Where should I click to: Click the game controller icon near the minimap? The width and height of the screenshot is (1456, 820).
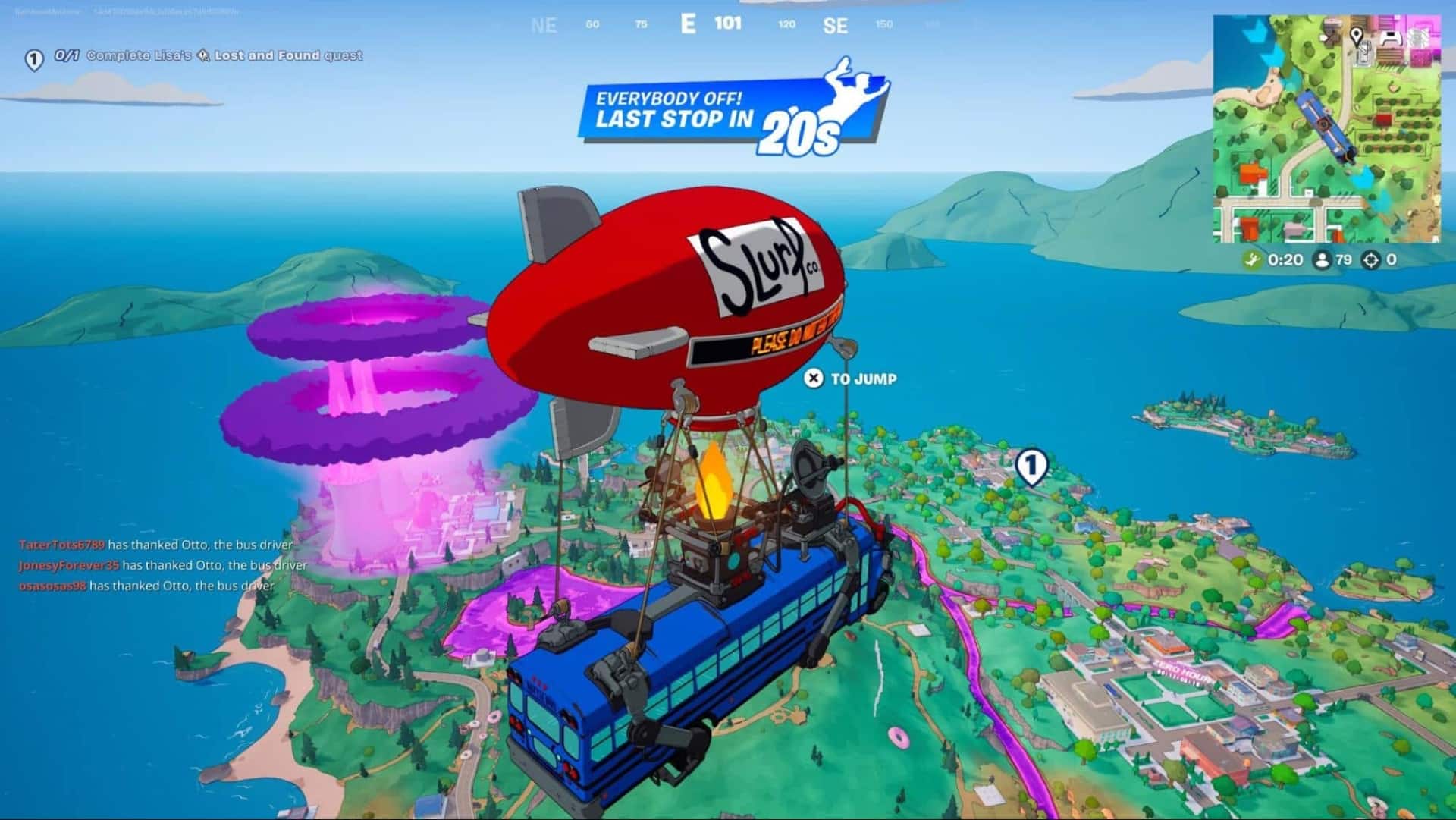click(1392, 36)
